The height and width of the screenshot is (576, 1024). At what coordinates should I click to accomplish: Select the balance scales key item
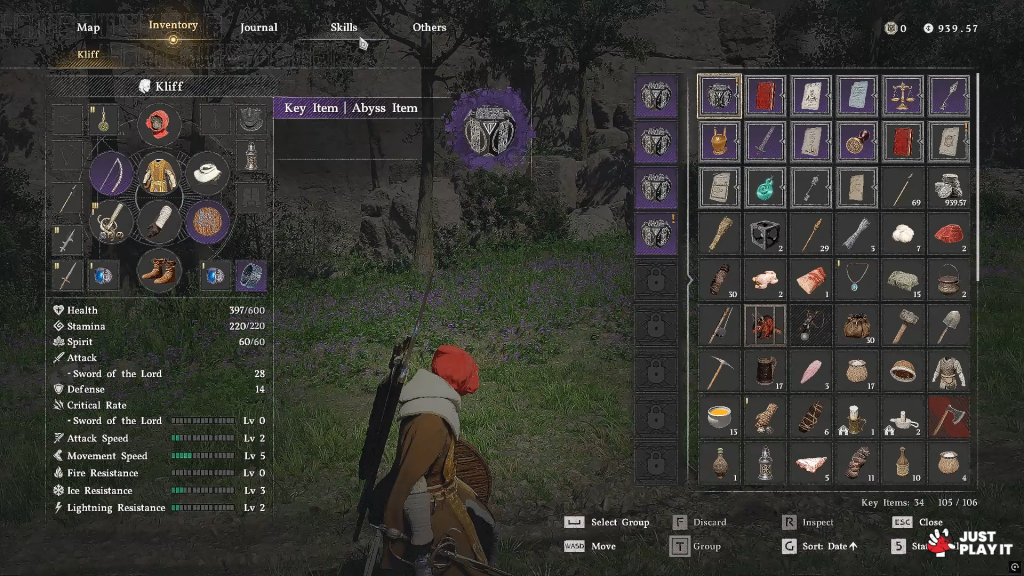click(902, 96)
